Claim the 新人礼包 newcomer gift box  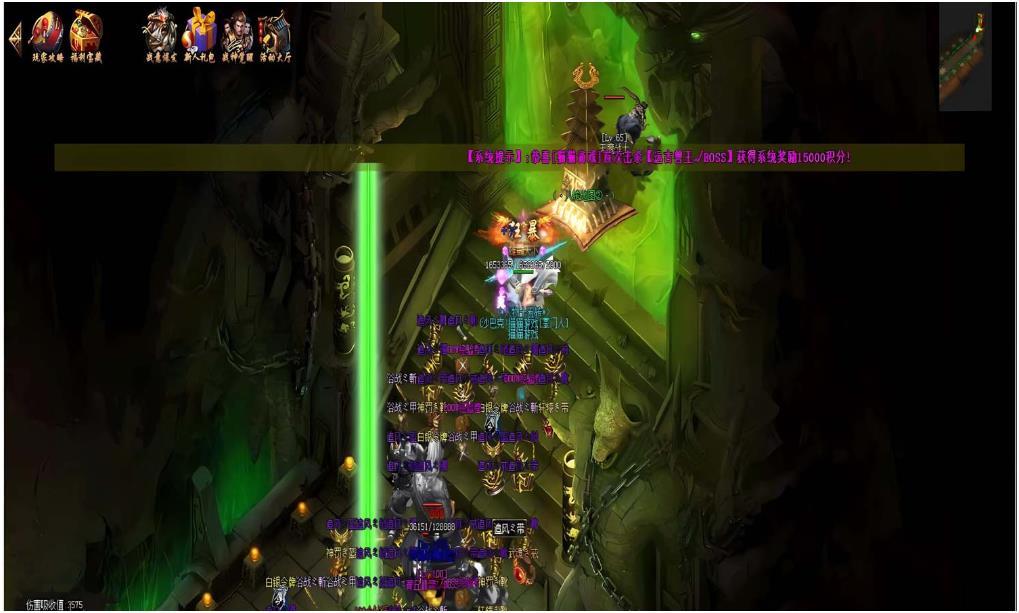click(x=199, y=34)
